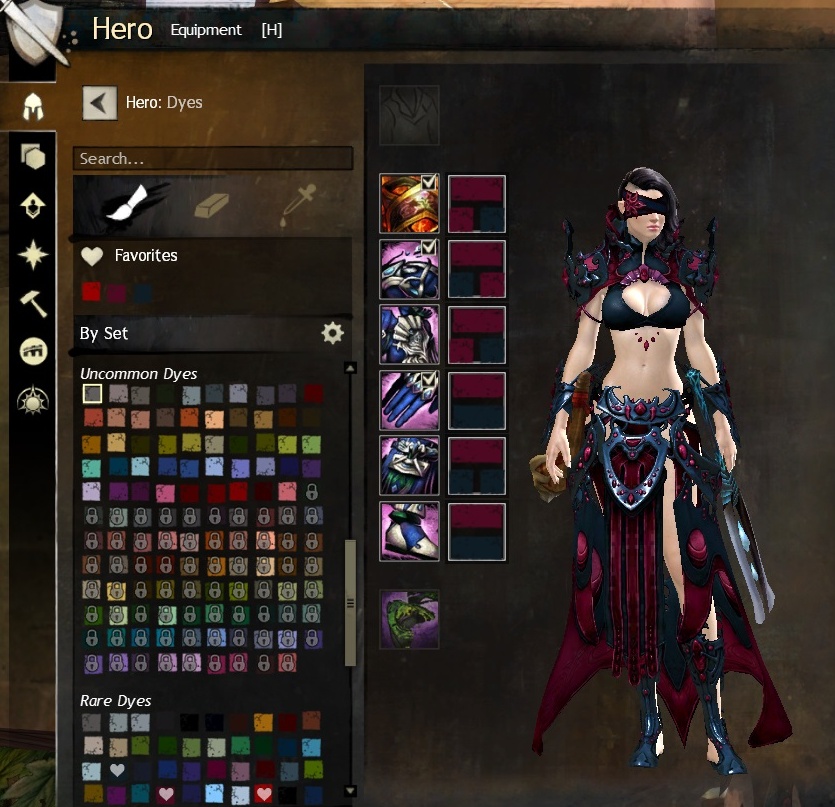This screenshot has width=835, height=807.
Task: Select the shoulder armor slot icon
Action: pos(409,269)
